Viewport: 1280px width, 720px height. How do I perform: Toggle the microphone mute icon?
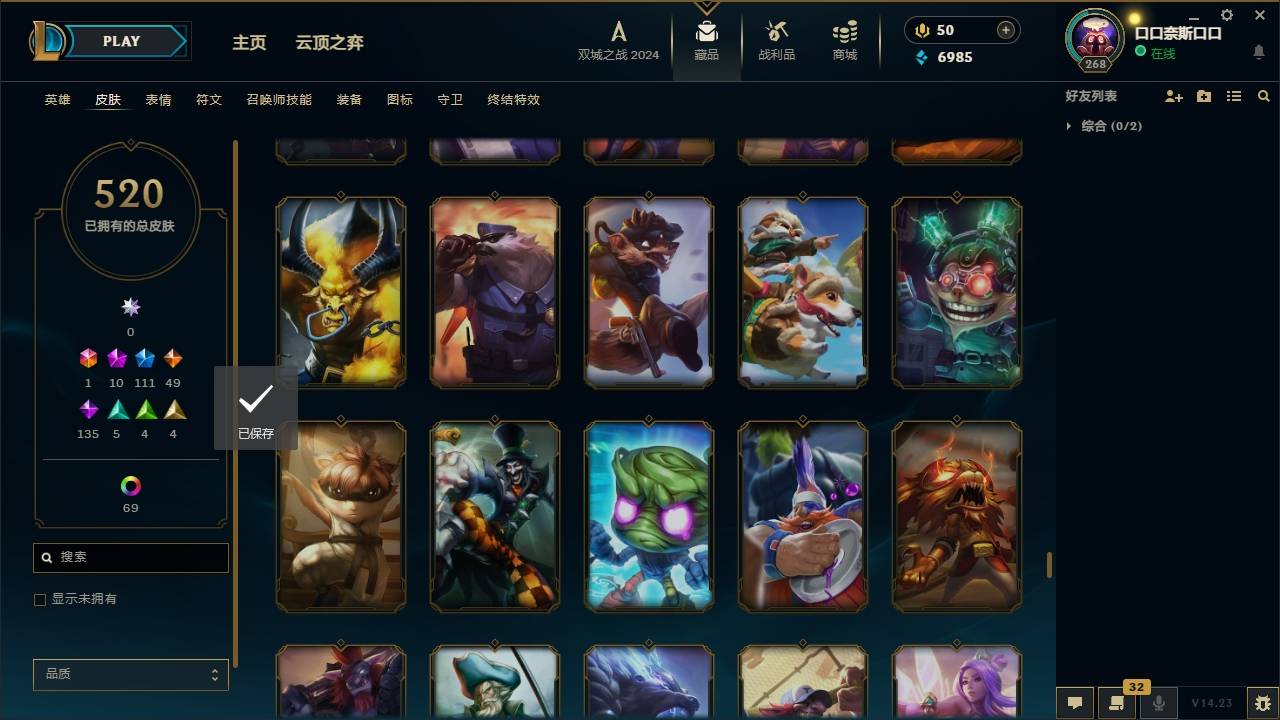point(1160,703)
